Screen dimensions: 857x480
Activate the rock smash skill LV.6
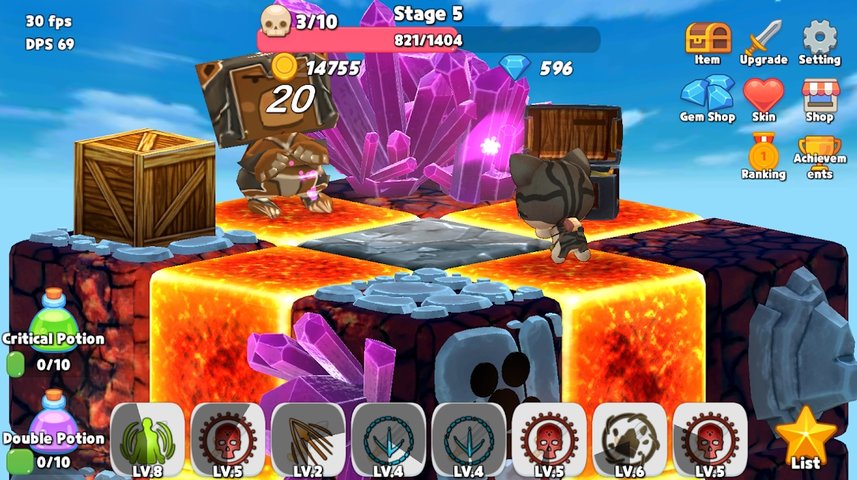tap(629, 439)
